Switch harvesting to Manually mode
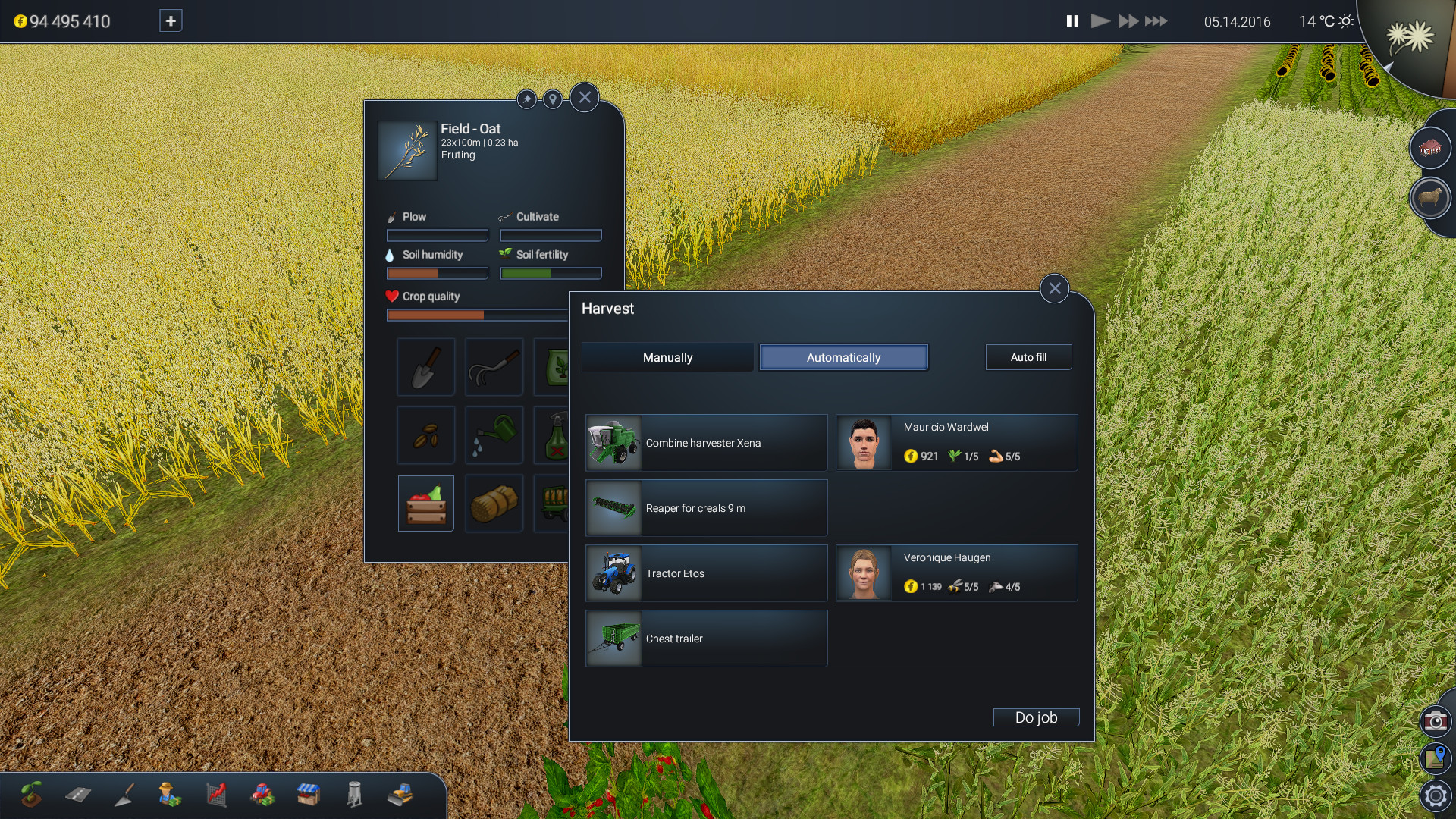 (x=667, y=357)
